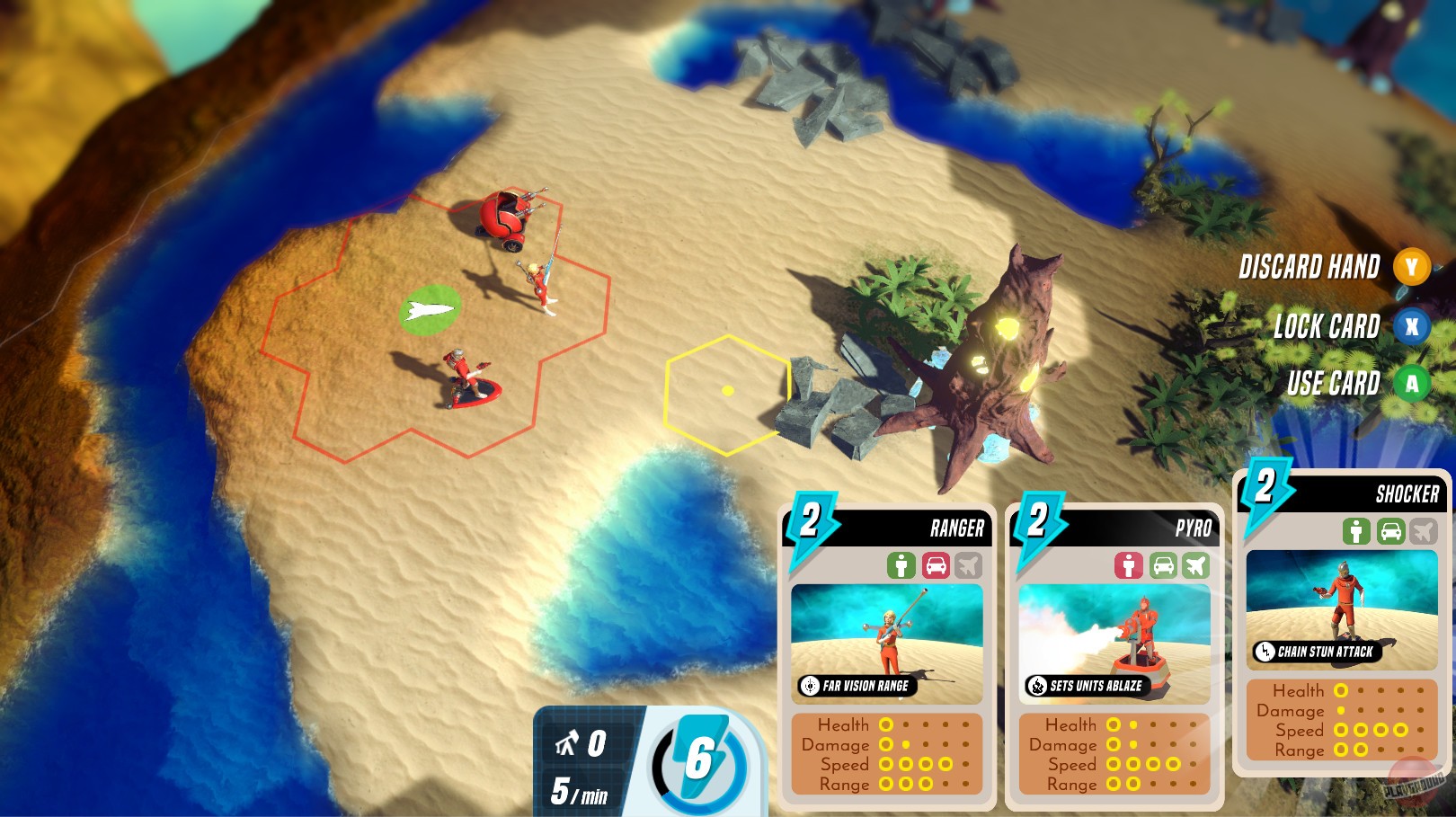Select the yellow highlighted hex on the map
This screenshot has width=1456, height=817.
coord(728,390)
